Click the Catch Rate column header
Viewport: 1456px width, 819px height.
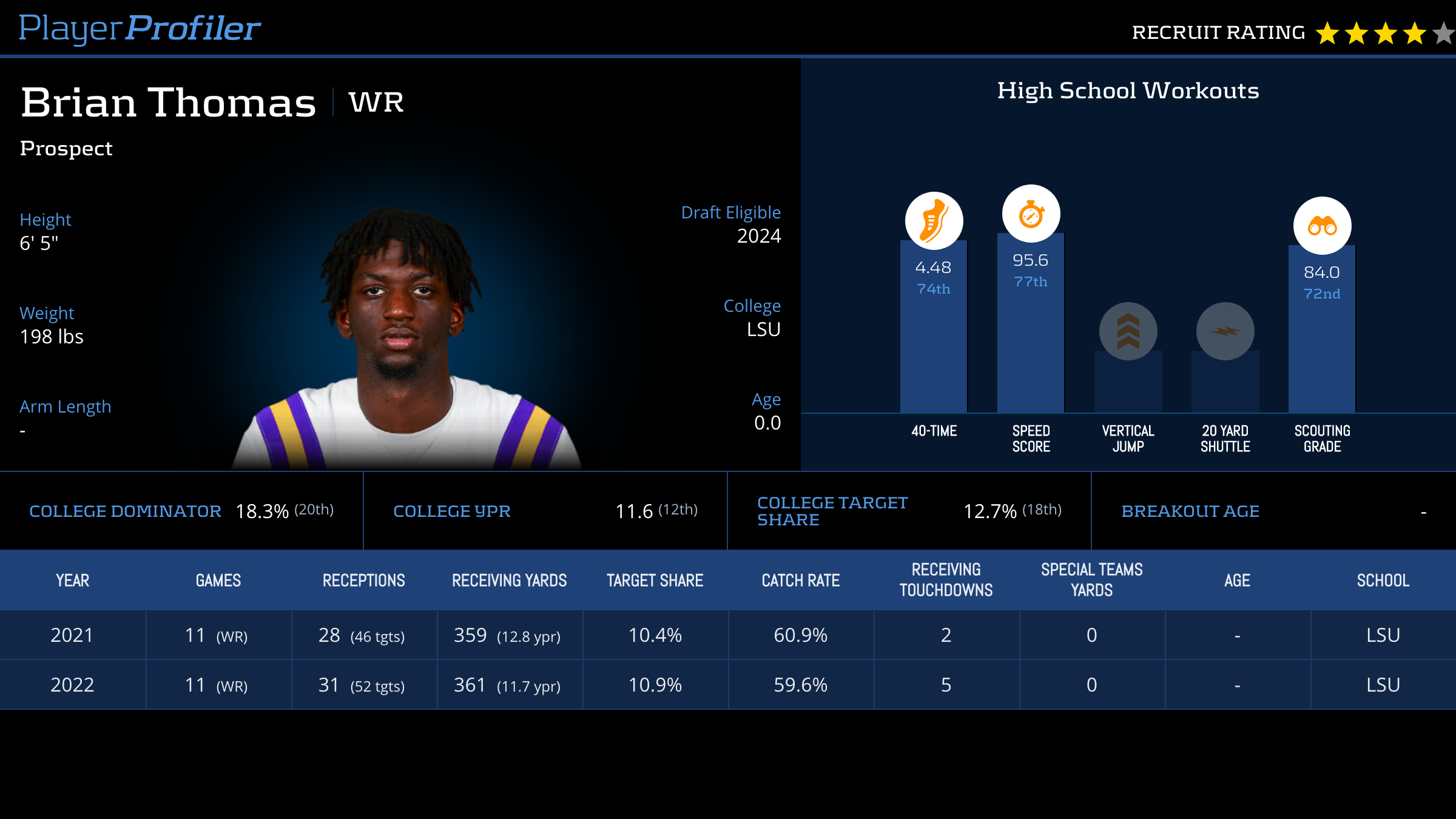(801, 581)
